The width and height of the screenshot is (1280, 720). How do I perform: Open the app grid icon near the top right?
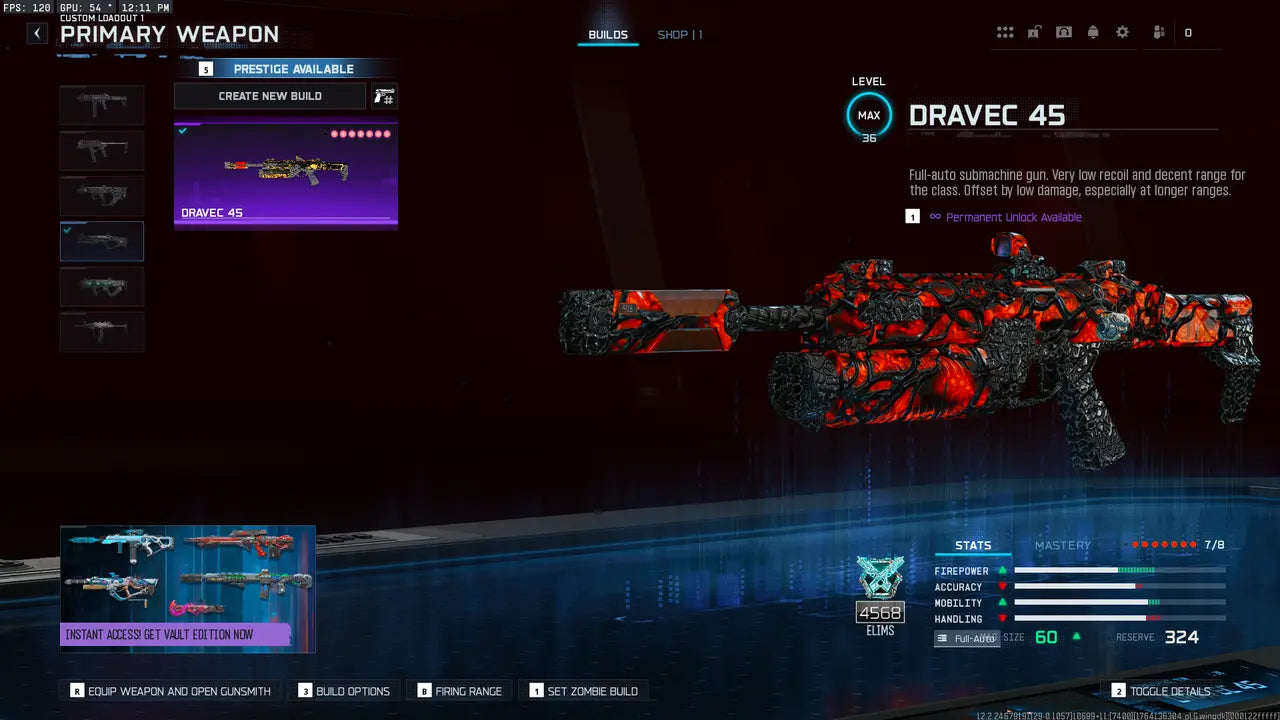(x=1005, y=32)
